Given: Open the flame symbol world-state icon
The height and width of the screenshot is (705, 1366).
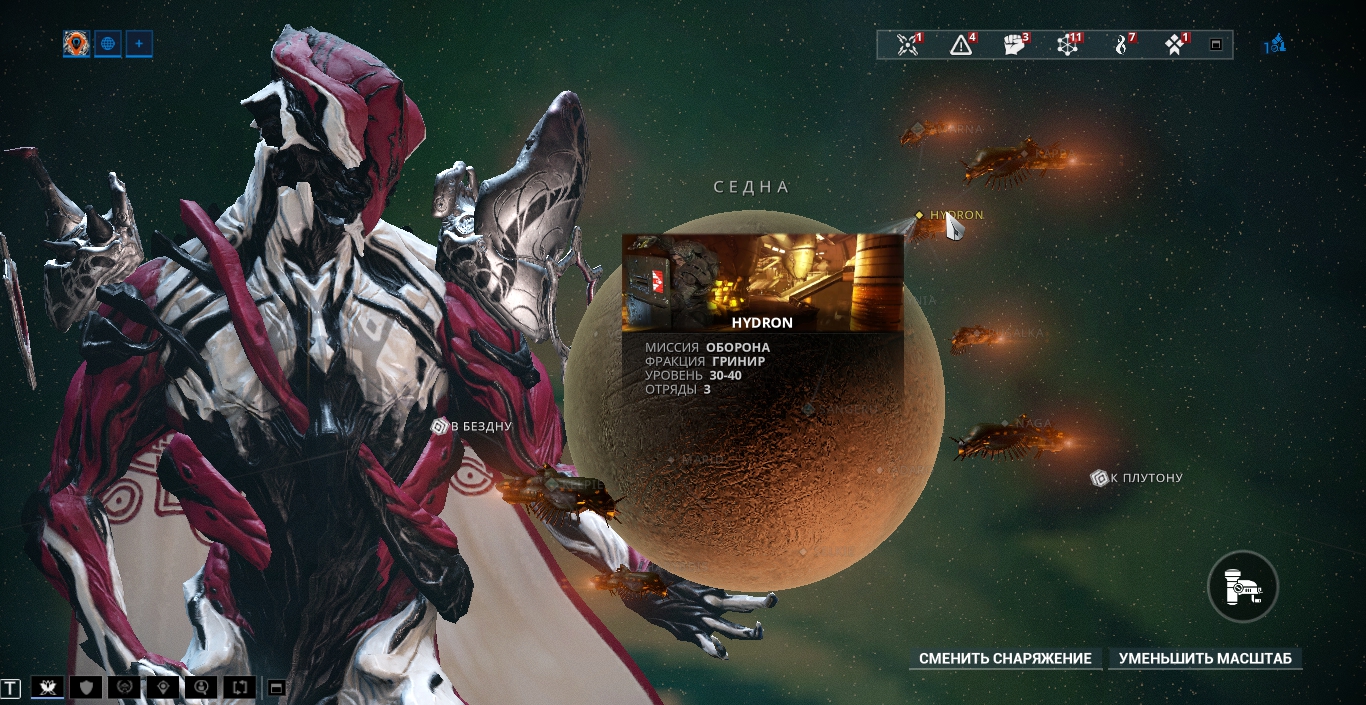Looking at the screenshot, I should click(1122, 45).
